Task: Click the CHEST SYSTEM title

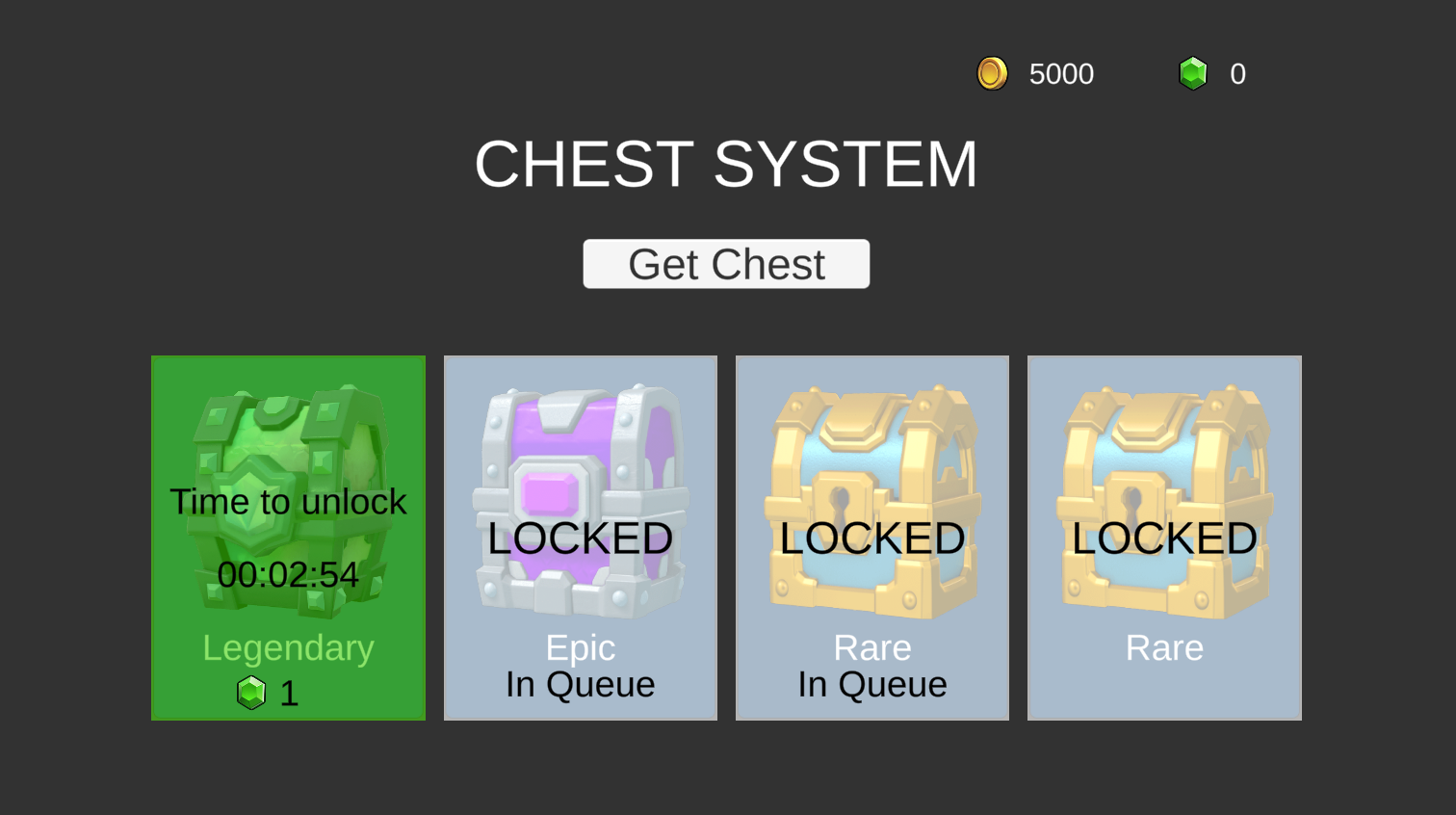Action: tap(726, 164)
